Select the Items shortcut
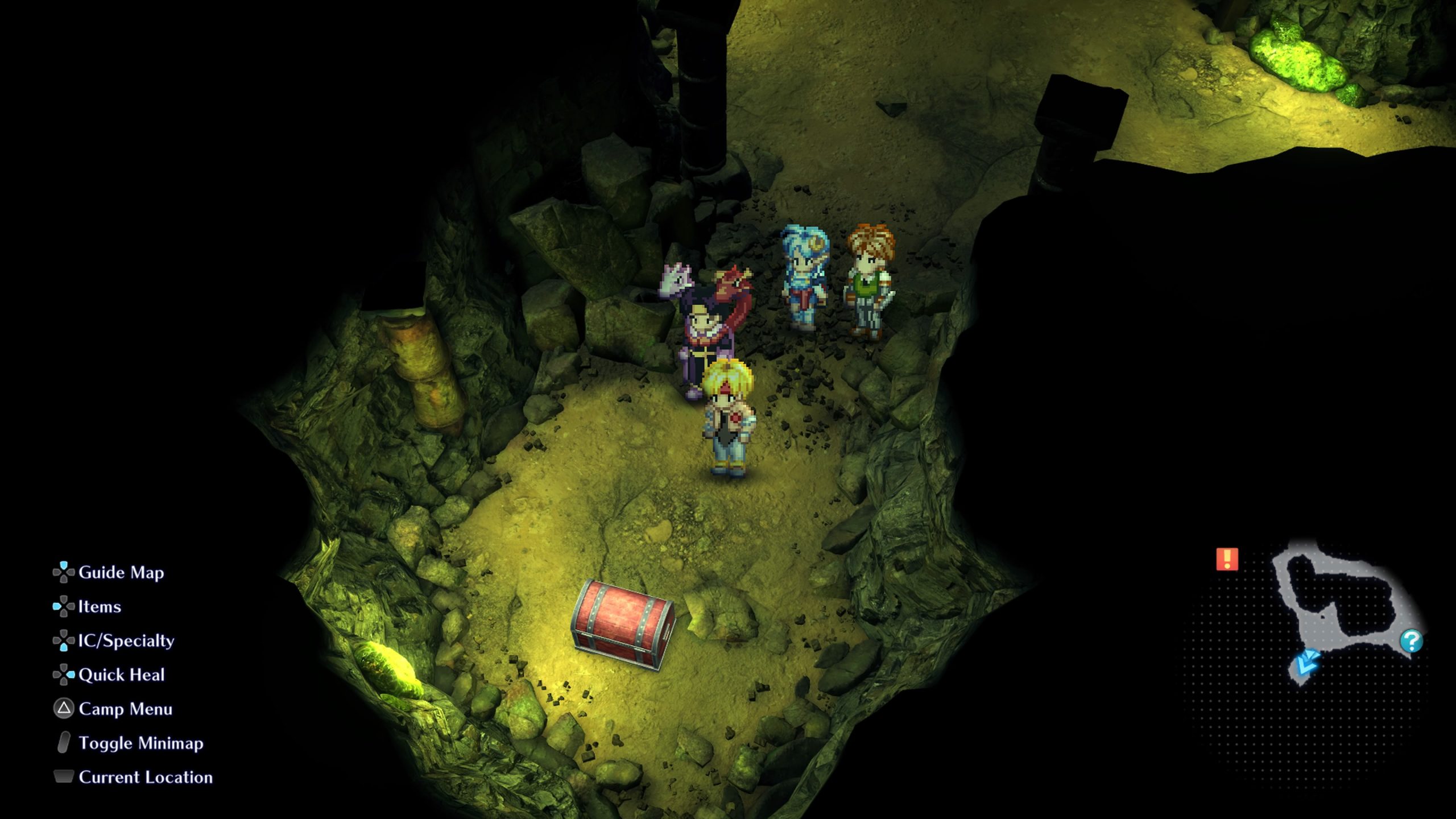 coord(99,606)
